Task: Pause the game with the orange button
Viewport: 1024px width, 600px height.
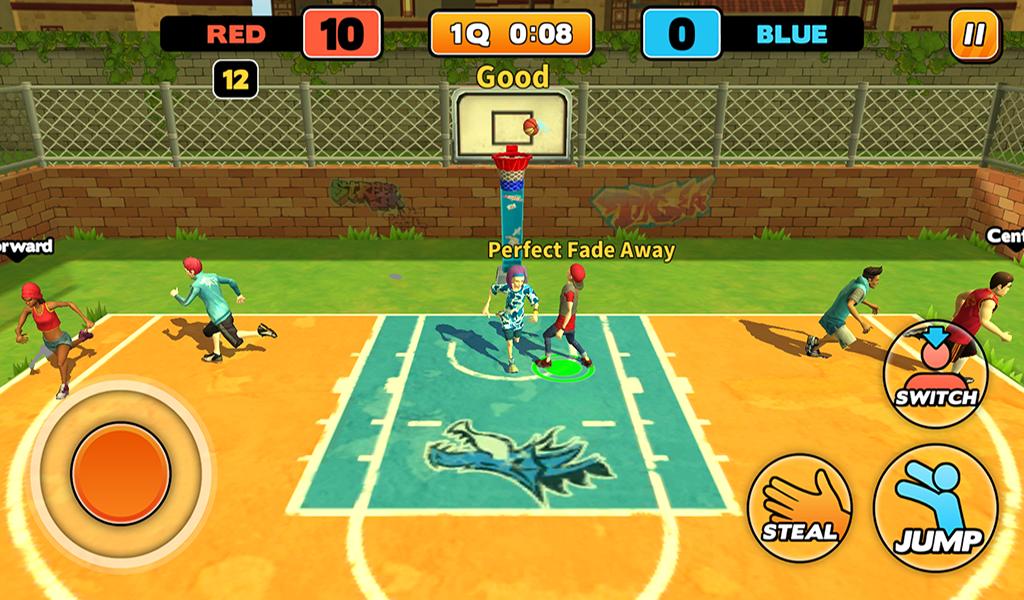Action: pyautogui.click(x=974, y=35)
